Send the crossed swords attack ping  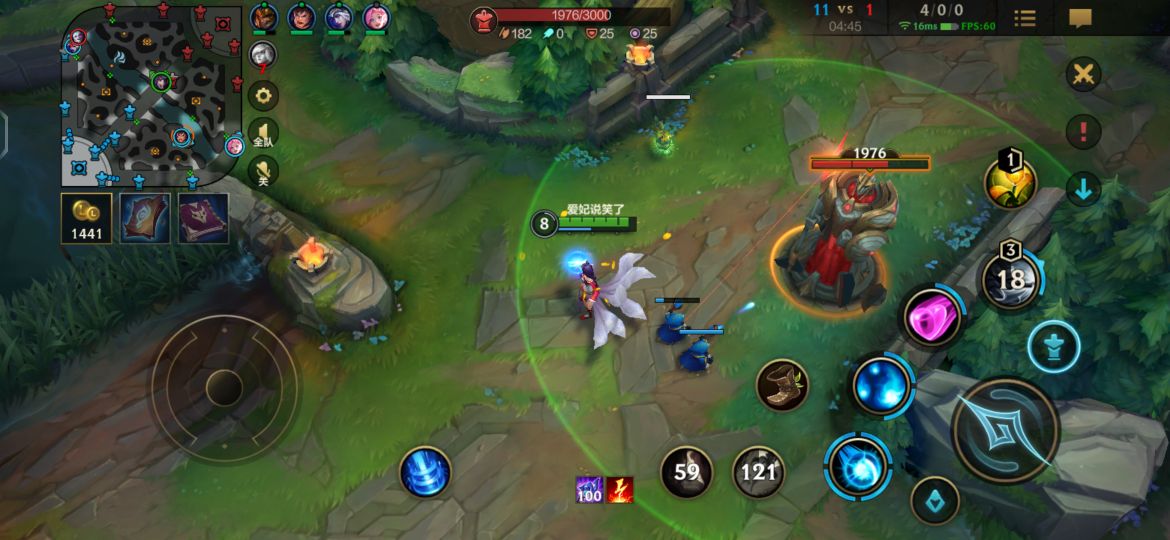[1083, 74]
